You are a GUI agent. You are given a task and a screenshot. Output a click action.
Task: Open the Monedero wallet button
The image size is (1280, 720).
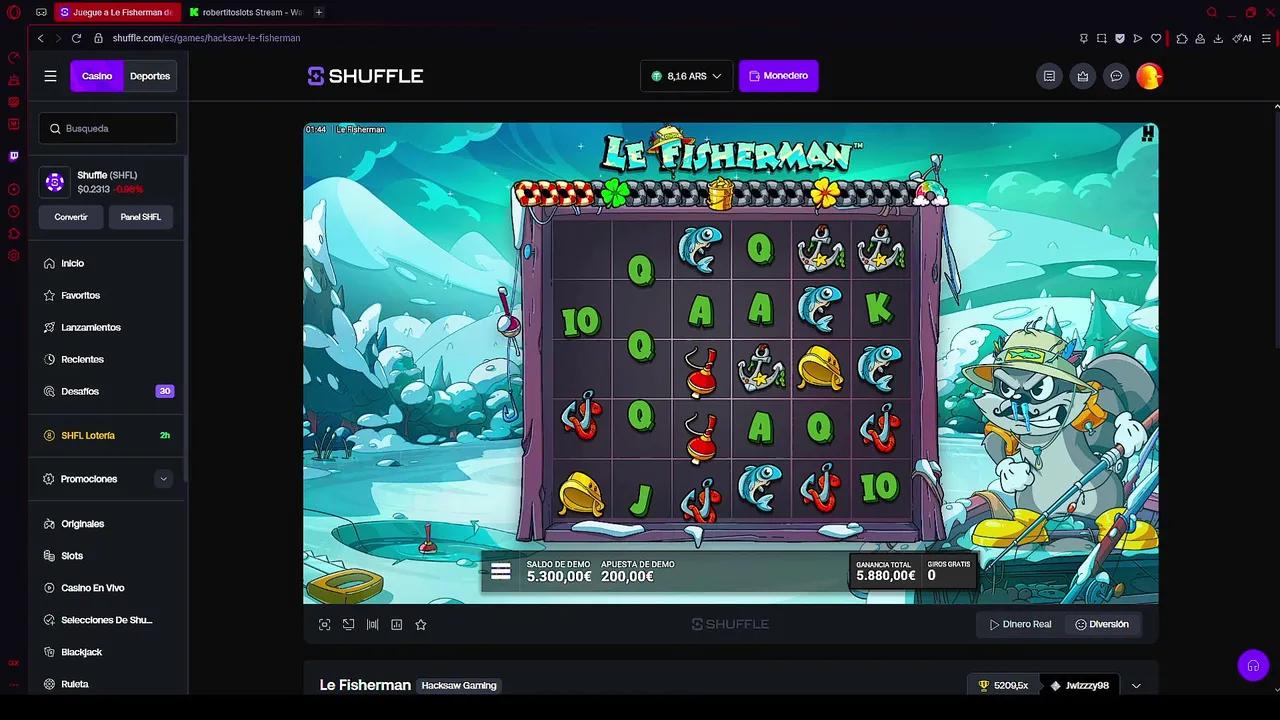click(778, 75)
